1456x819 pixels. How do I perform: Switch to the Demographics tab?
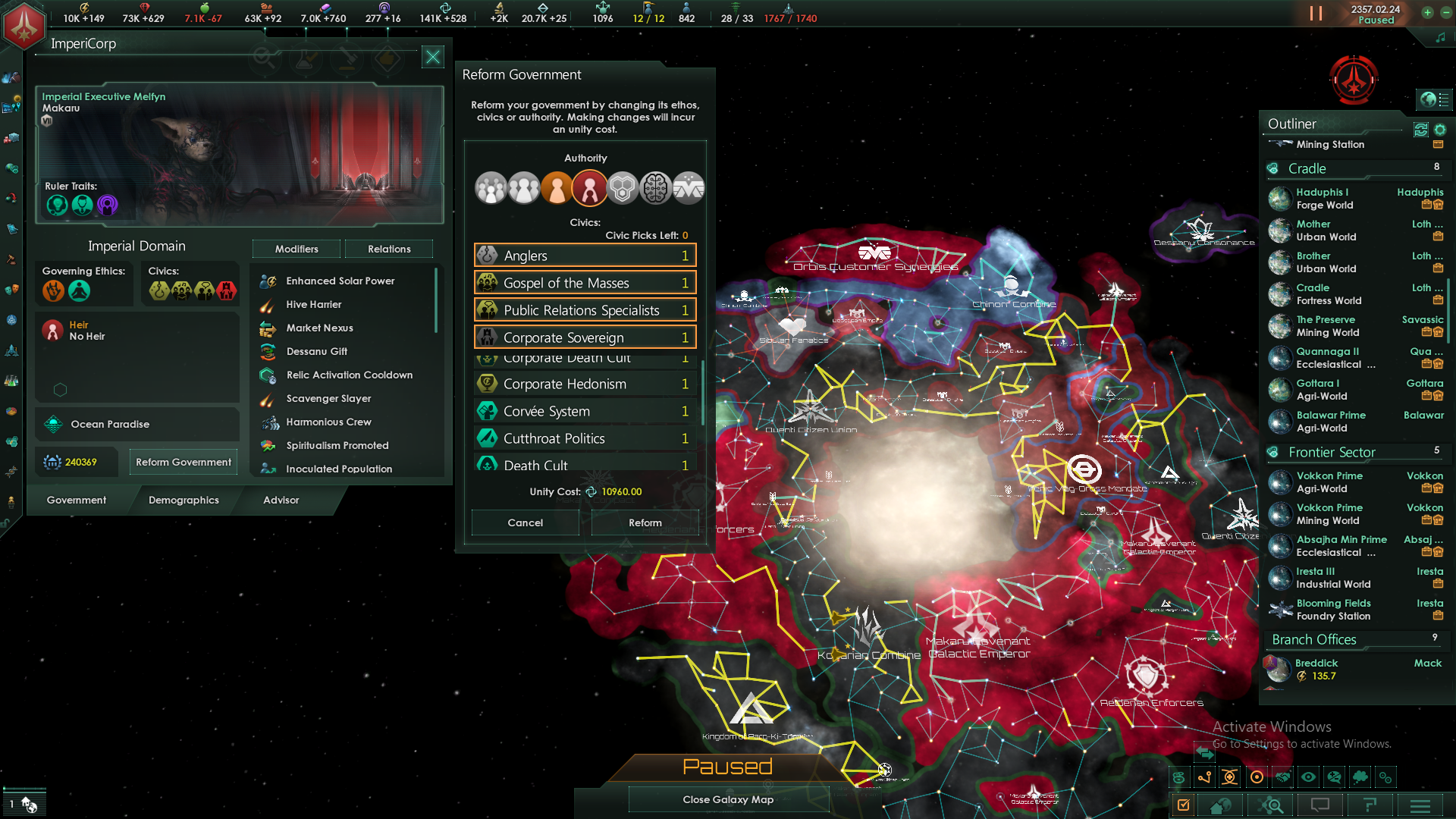tap(183, 500)
